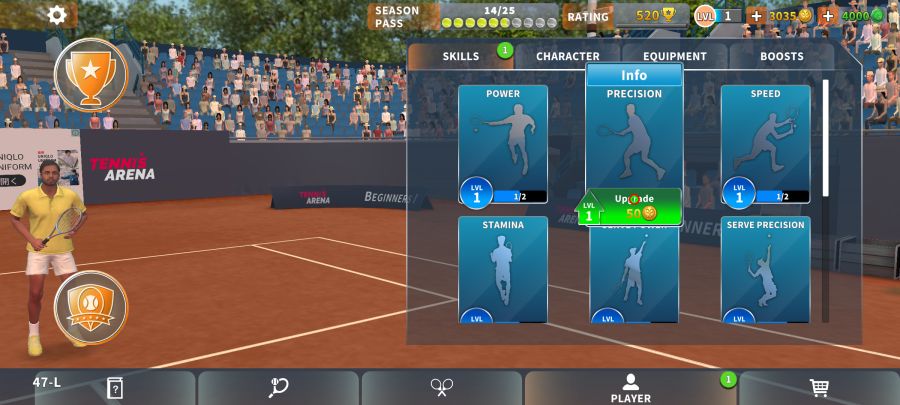
Task: Open the Equipment tab
Action: tap(675, 57)
